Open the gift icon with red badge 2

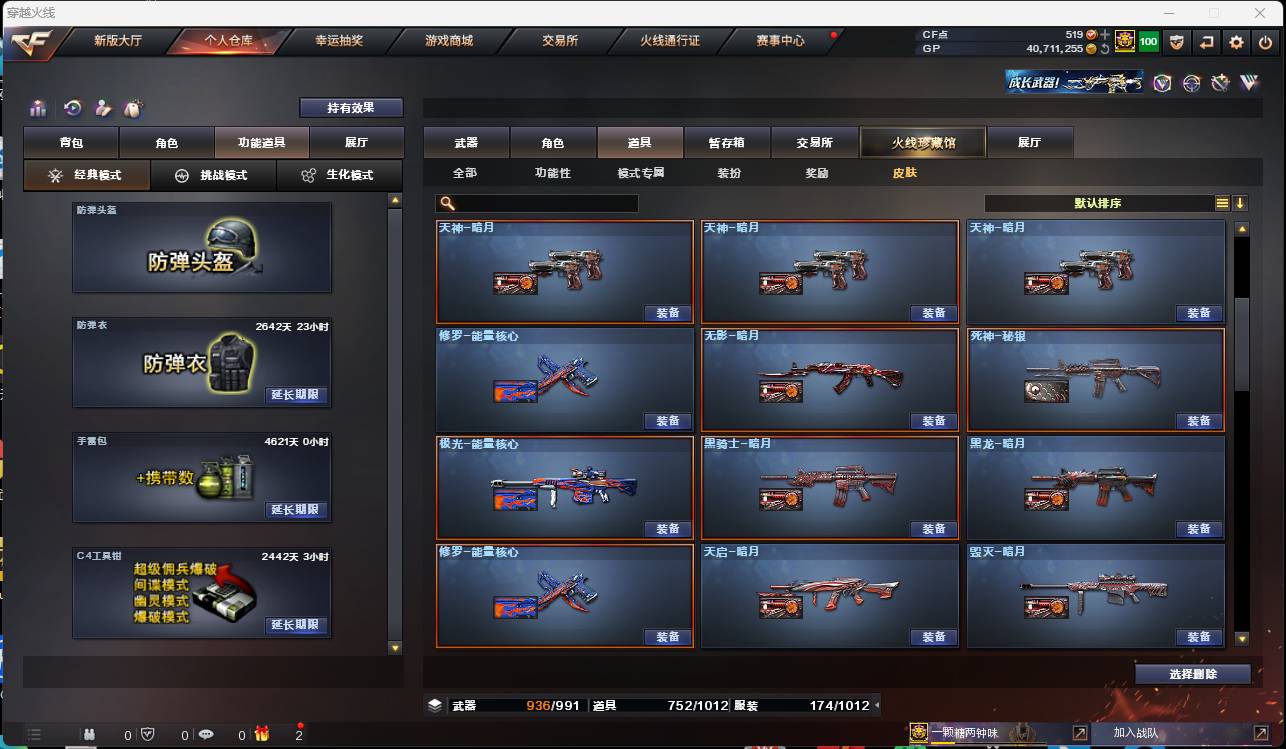click(261, 735)
